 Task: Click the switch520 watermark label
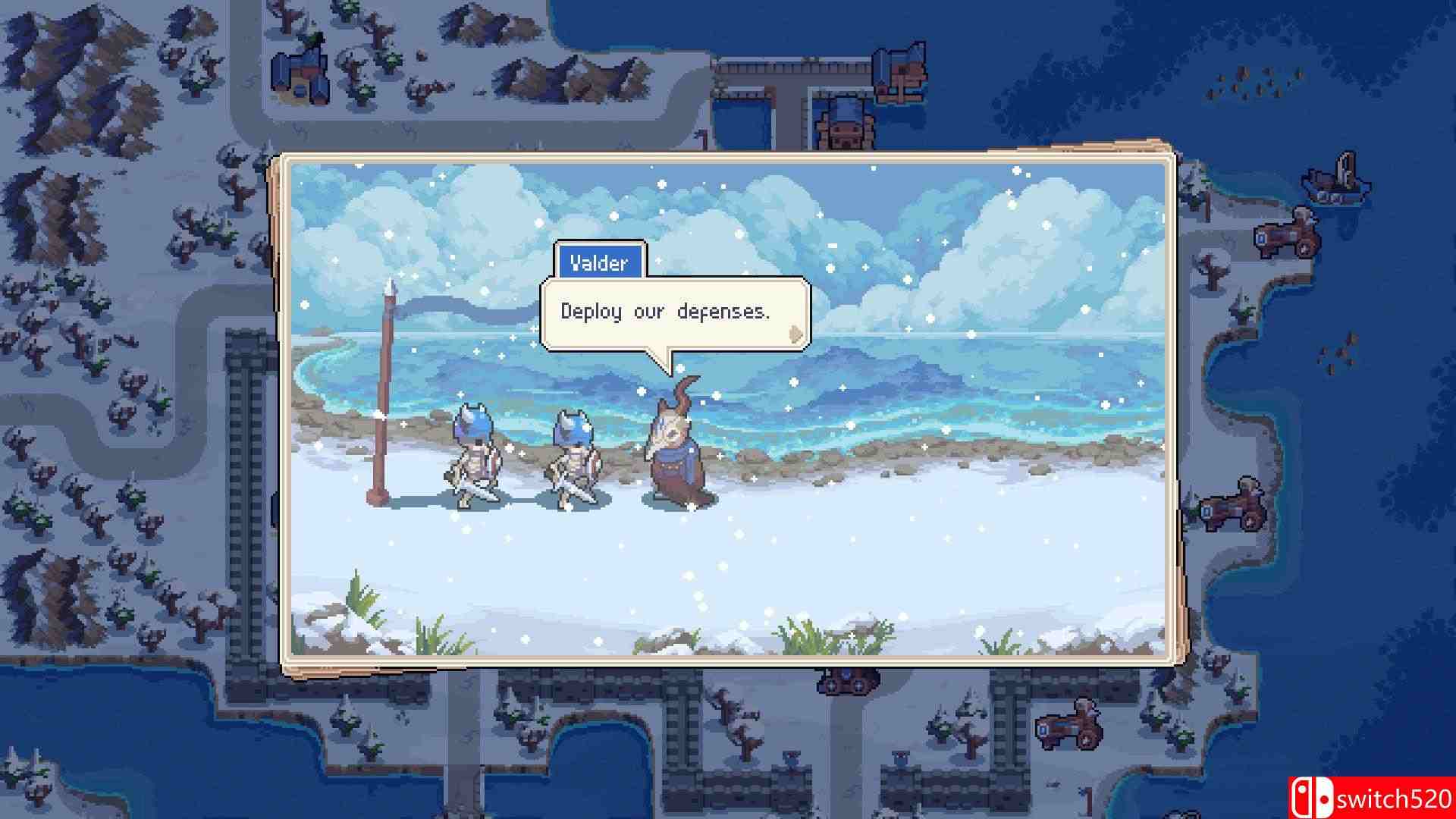(1395, 799)
